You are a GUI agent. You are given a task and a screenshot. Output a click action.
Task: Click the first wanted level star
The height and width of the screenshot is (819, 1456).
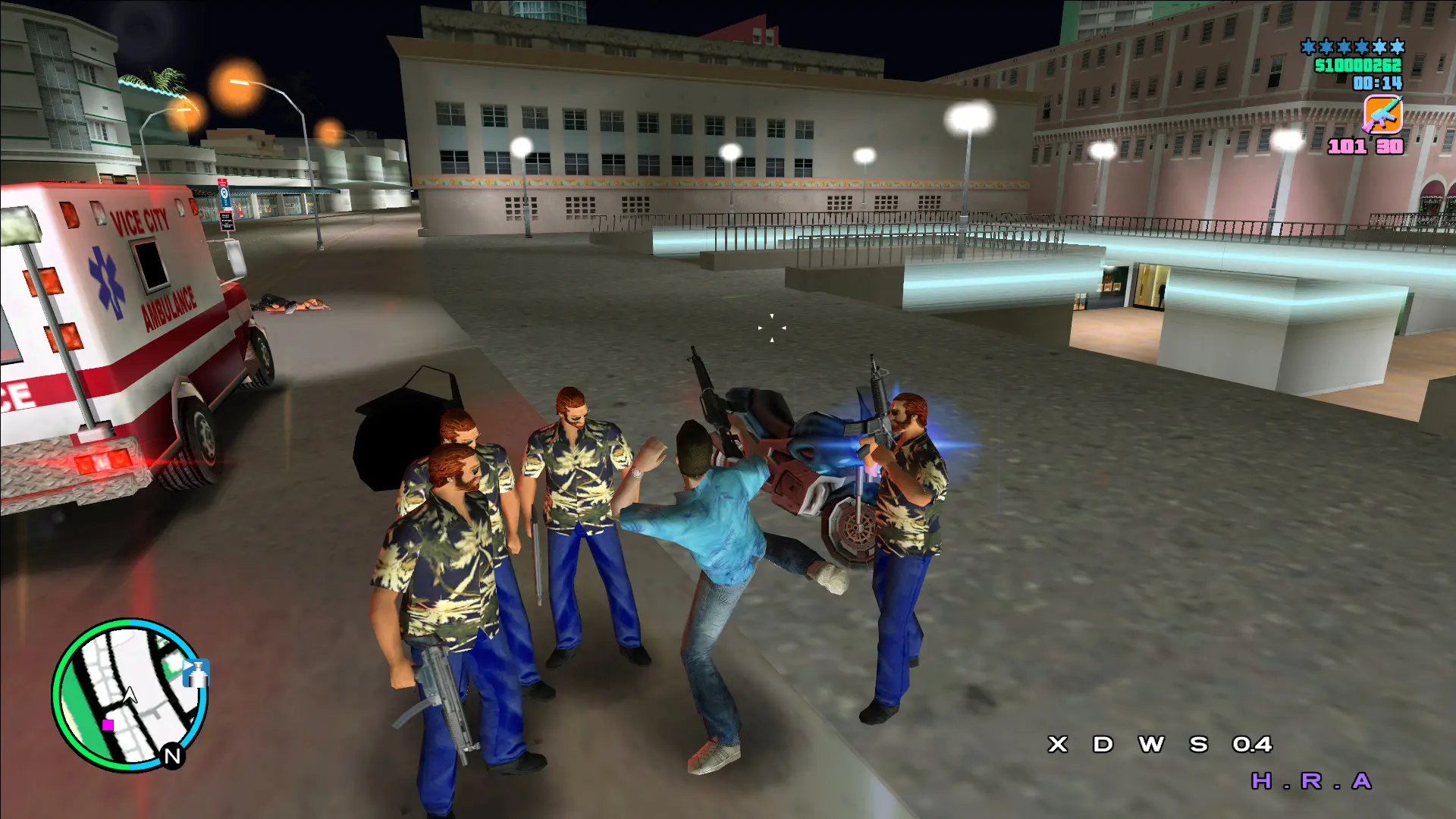(1308, 47)
